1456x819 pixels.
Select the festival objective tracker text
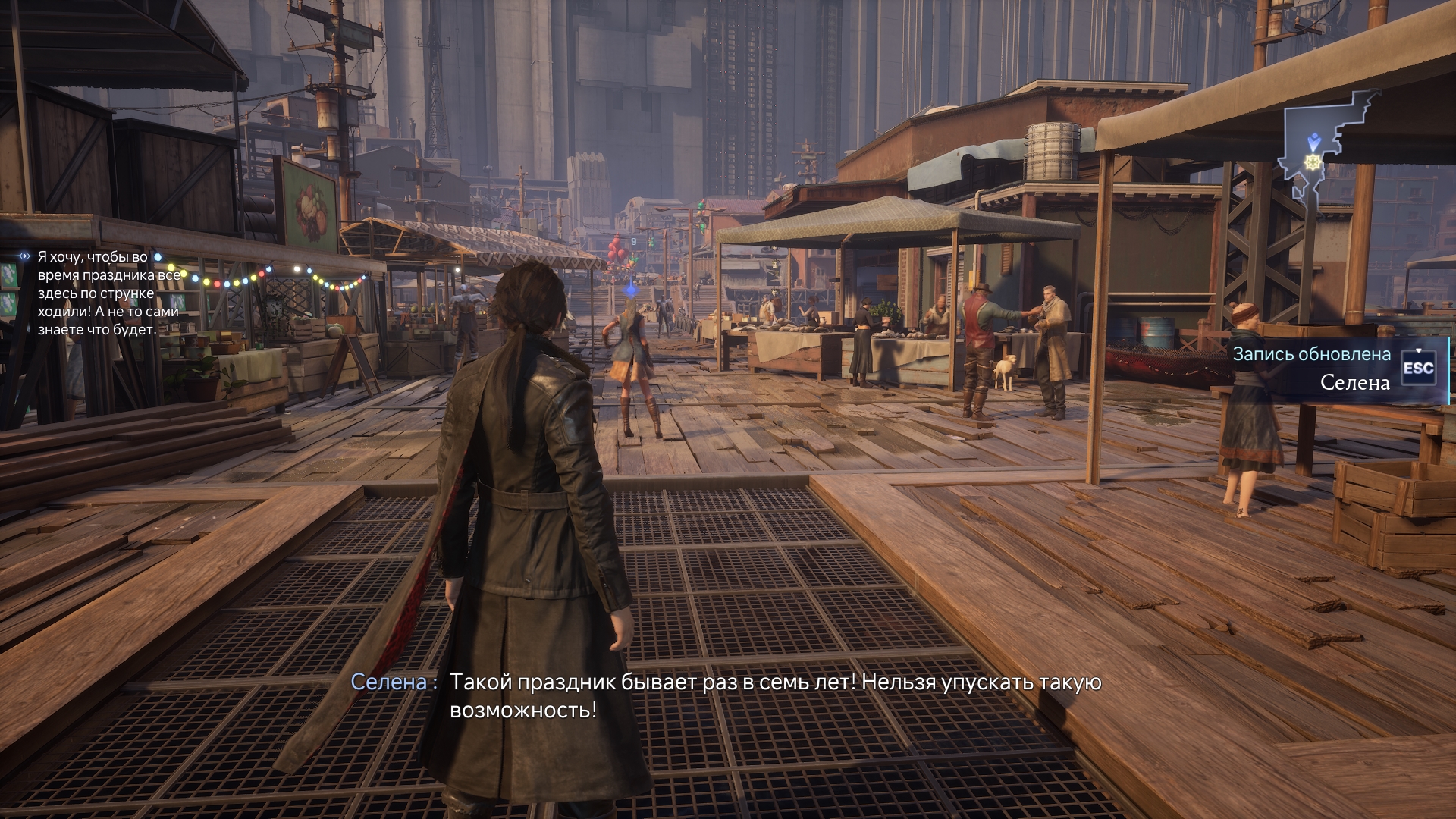pos(108,293)
